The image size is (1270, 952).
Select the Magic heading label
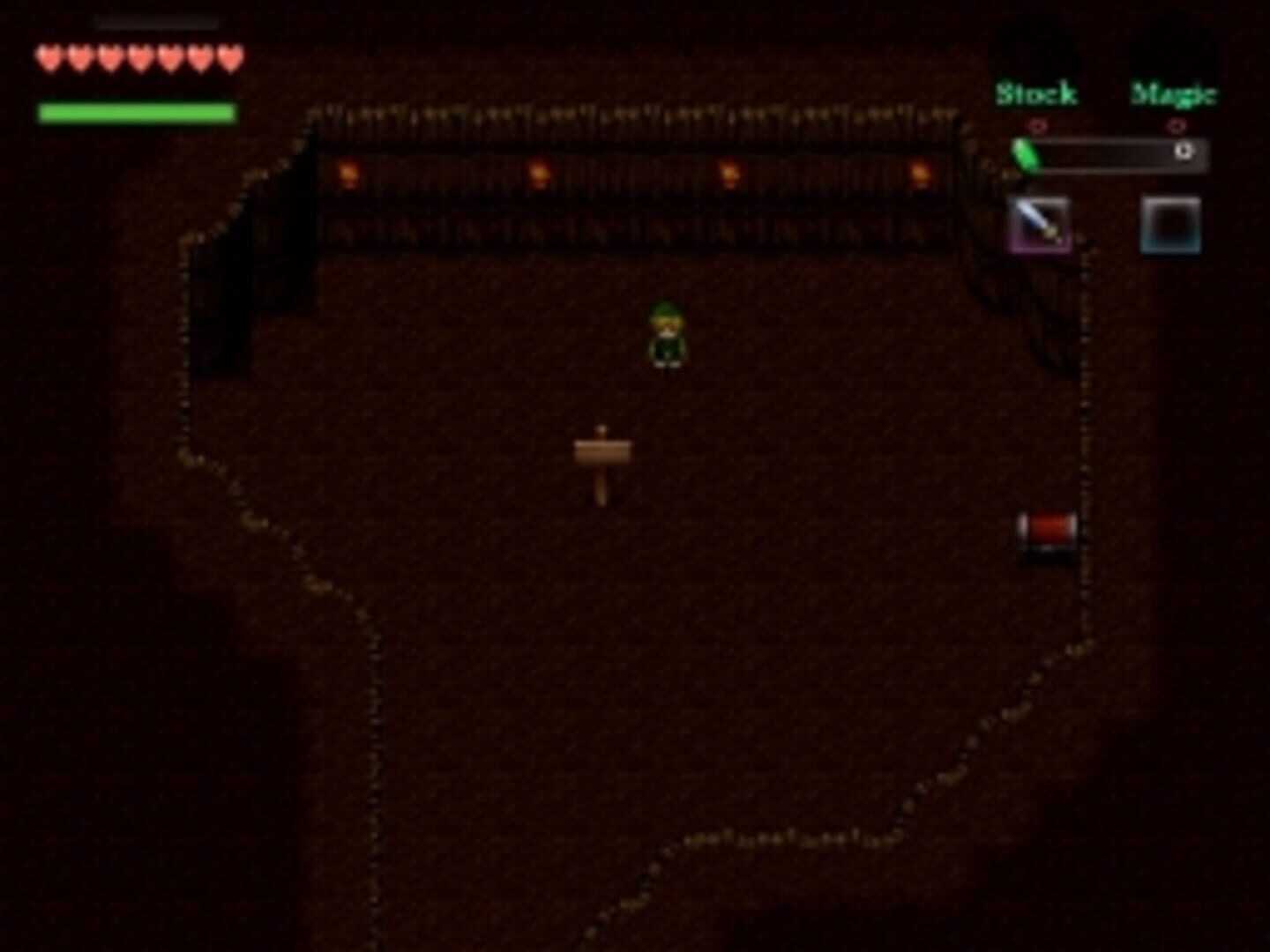pyautogui.click(x=1176, y=93)
